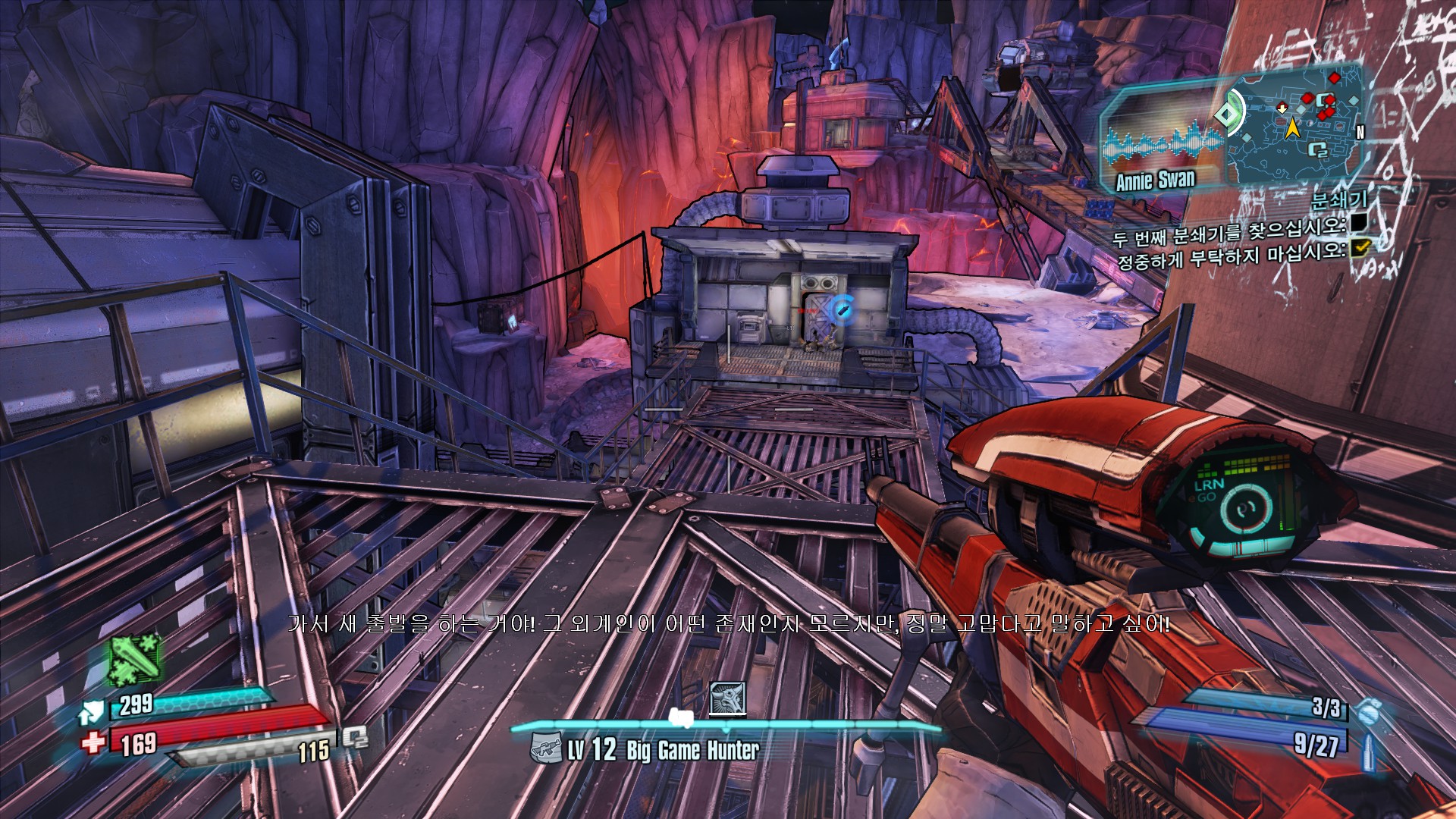The width and height of the screenshot is (1456, 819).
Task: Click the mission title in the objective tracker
Action: (x=1338, y=200)
